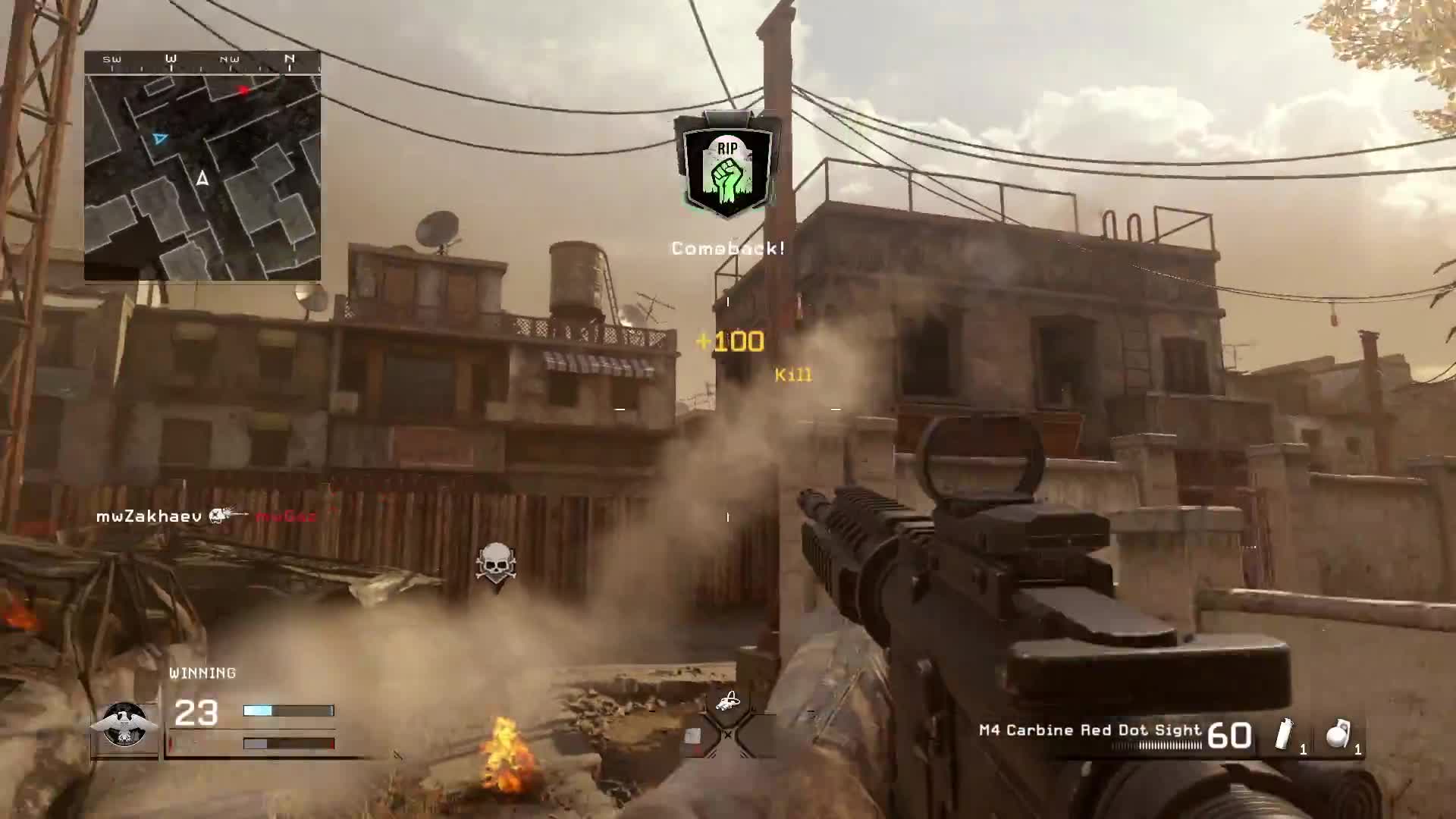Click the +100 score popup
The width and height of the screenshot is (1456, 819).
(x=730, y=341)
